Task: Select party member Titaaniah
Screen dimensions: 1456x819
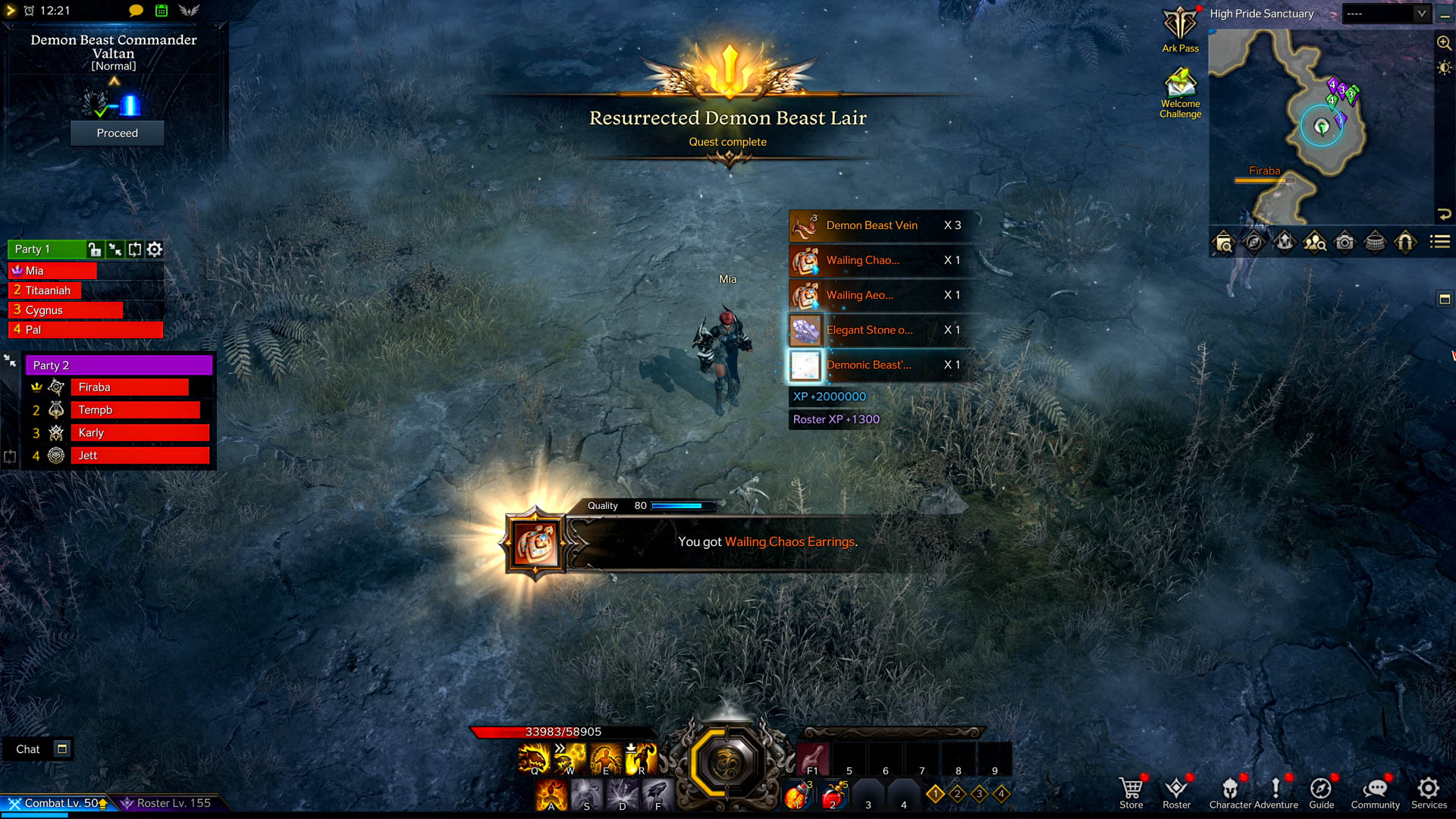Action: 47,290
